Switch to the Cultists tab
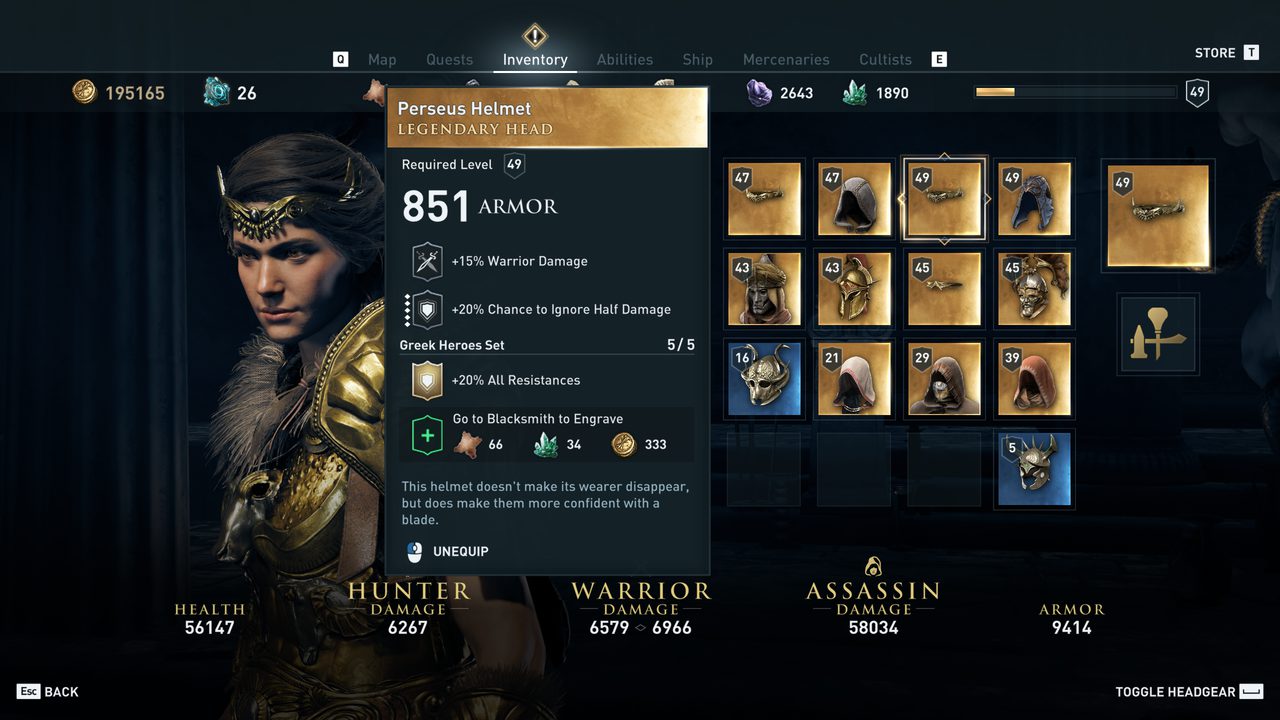This screenshot has height=720, width=1280. pyautogui.click(x=885, y=60)
